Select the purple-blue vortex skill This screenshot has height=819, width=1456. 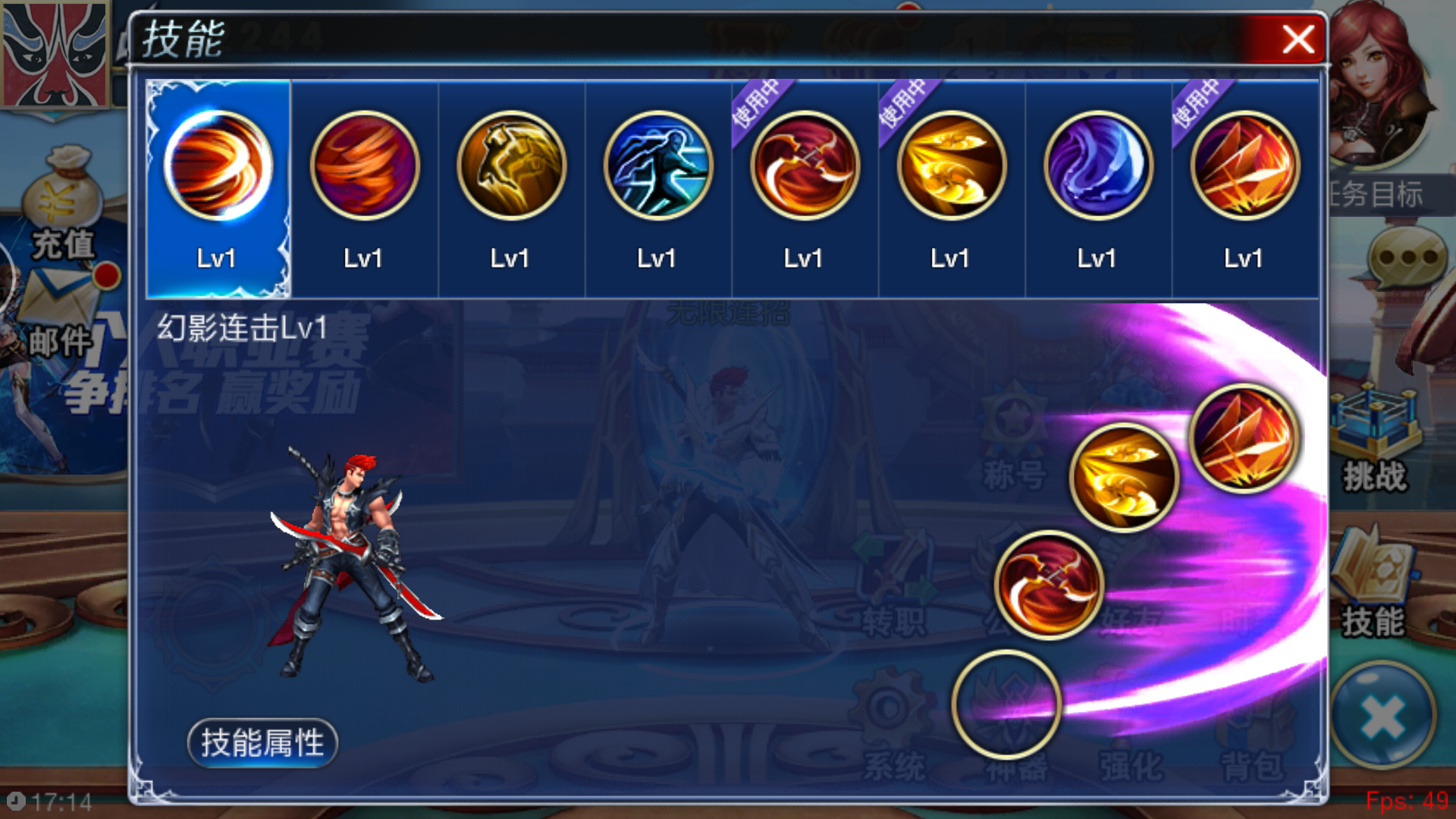click(x=1098, y=166)
